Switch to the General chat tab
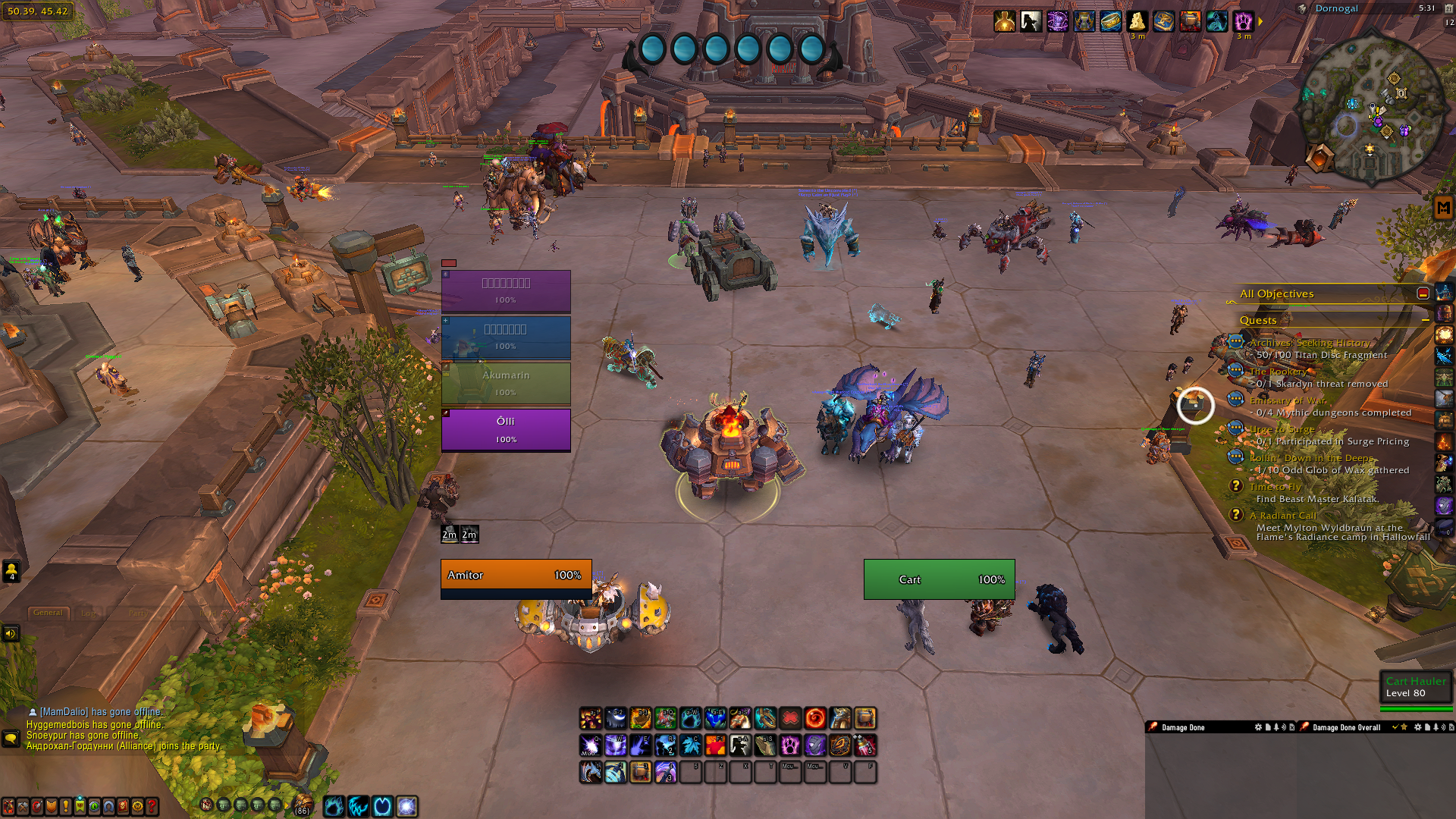Screen dimensions: 1456x819 [x=48, y=613]
